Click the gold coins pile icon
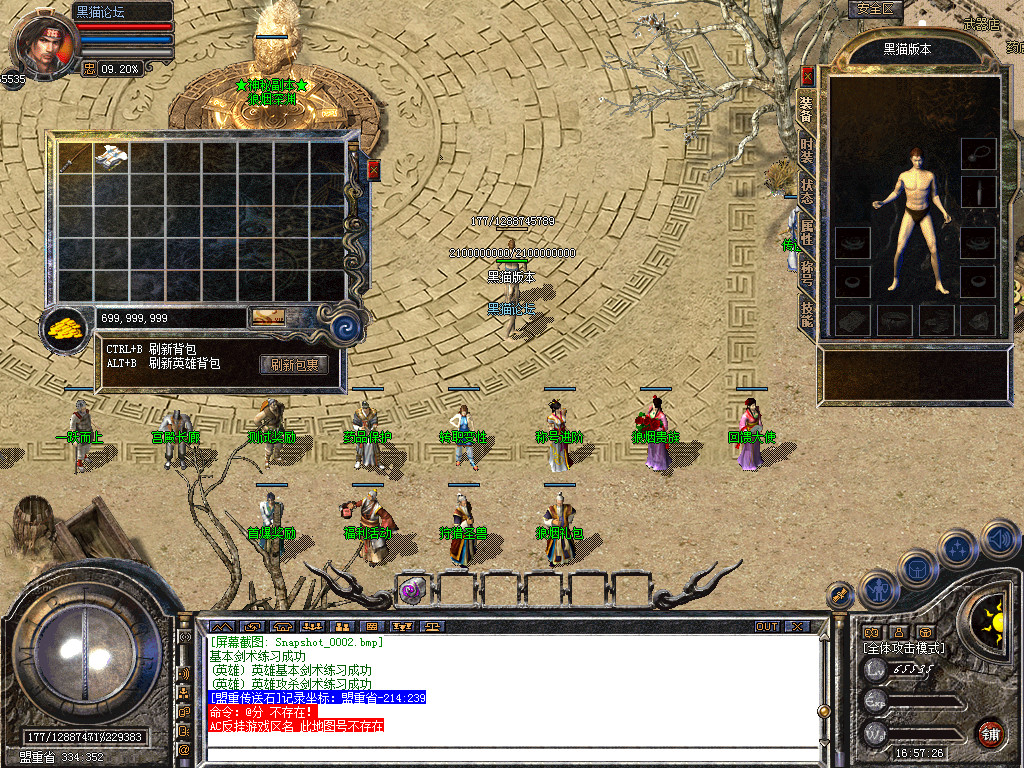This screenshot has height=768, width=1024. click(x=67, y=327)
